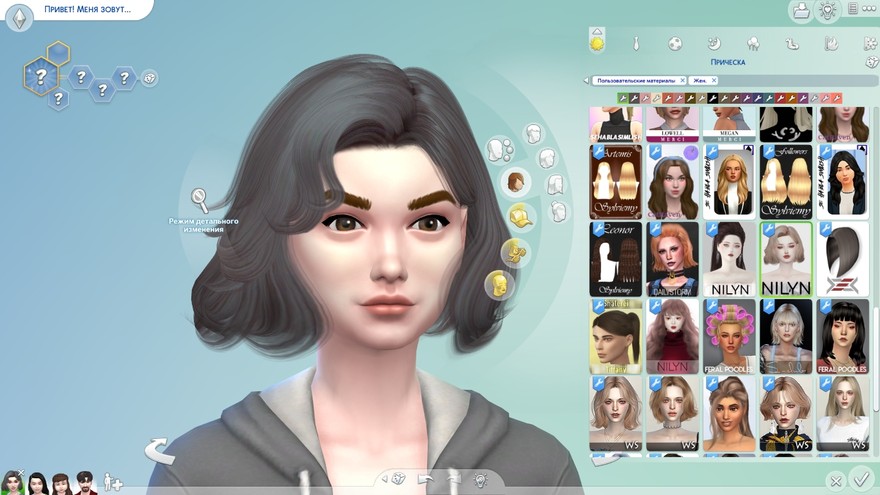Select the red-haired Nilyn hairstyle
This screenshot has height=495, width=880.
point(672,336)
